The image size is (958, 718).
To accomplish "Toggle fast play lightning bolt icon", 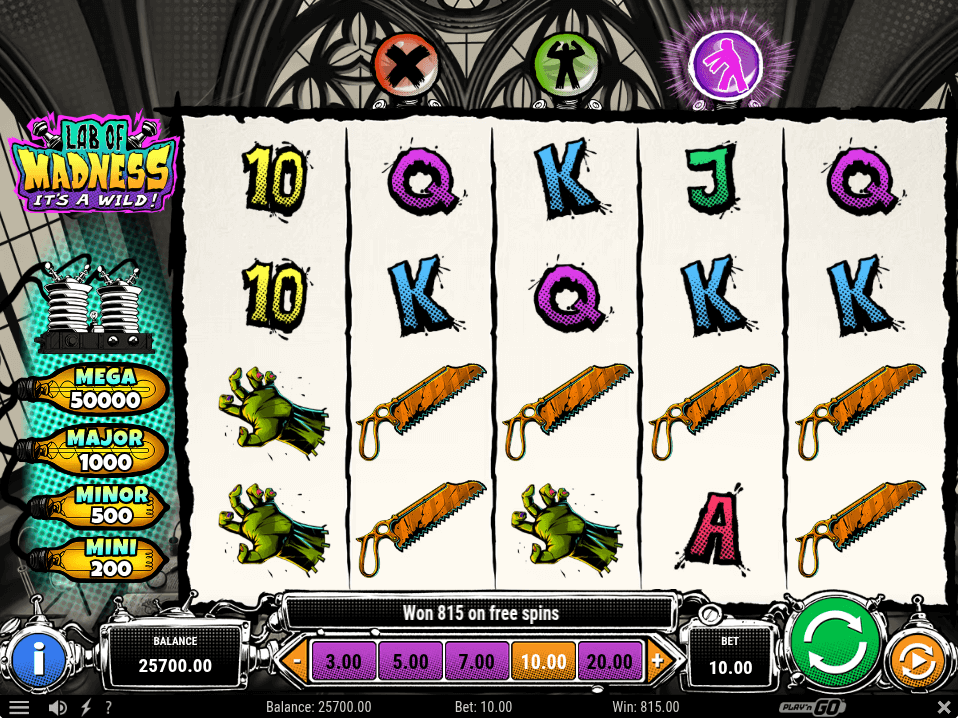I will click(85, 707).
